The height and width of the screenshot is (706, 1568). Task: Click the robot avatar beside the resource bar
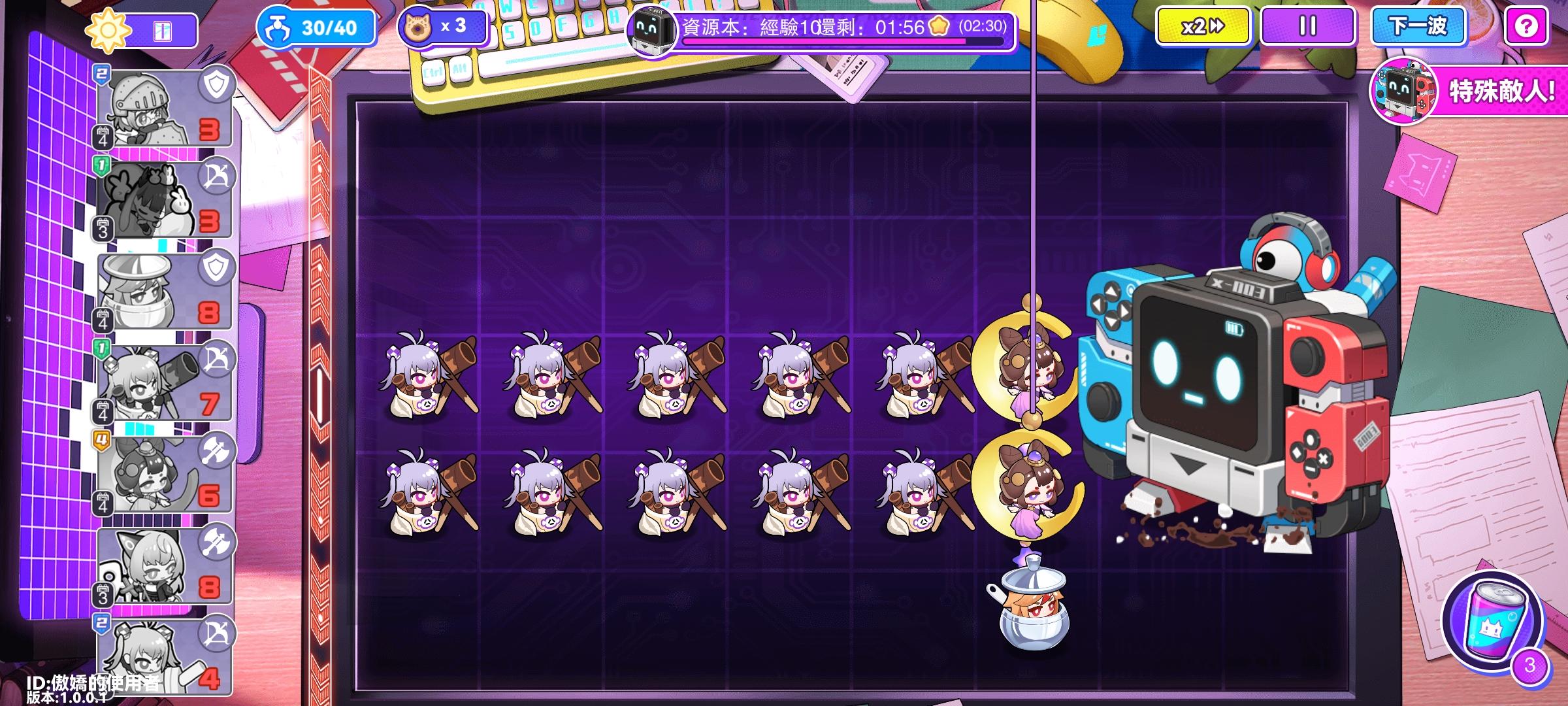[651, 29]
